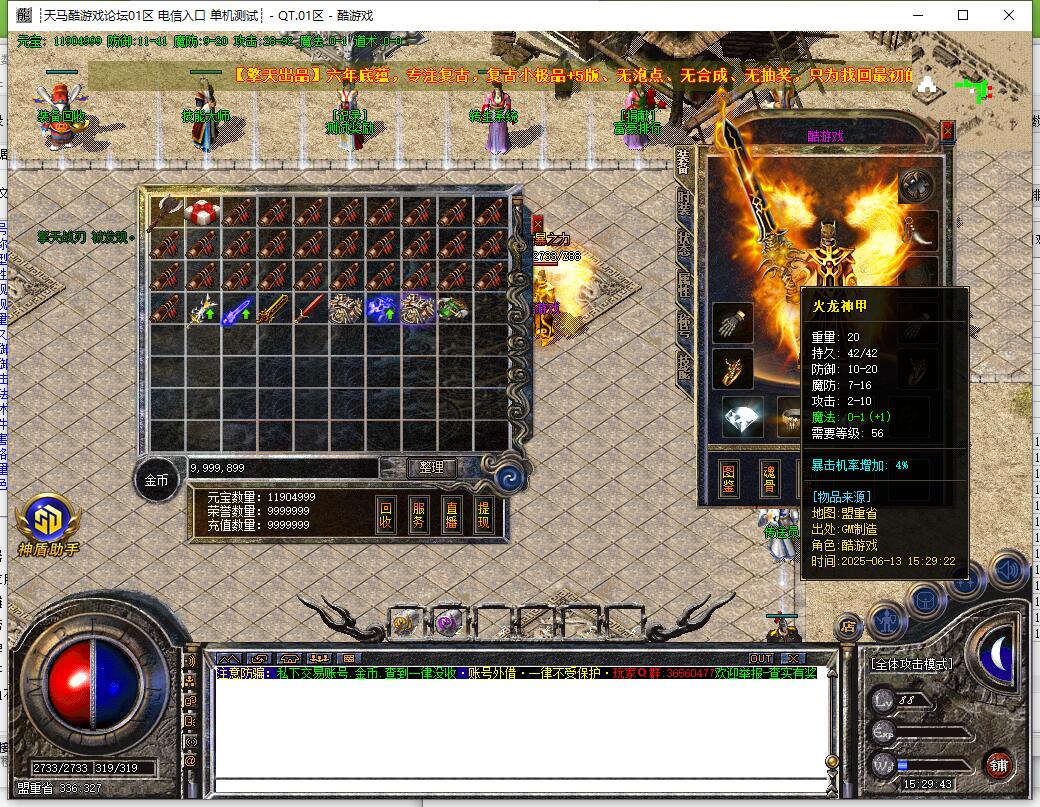Screen dimensions: 1040x807
Task: Click the 整理 sort button in the bag
Action: 432,467
